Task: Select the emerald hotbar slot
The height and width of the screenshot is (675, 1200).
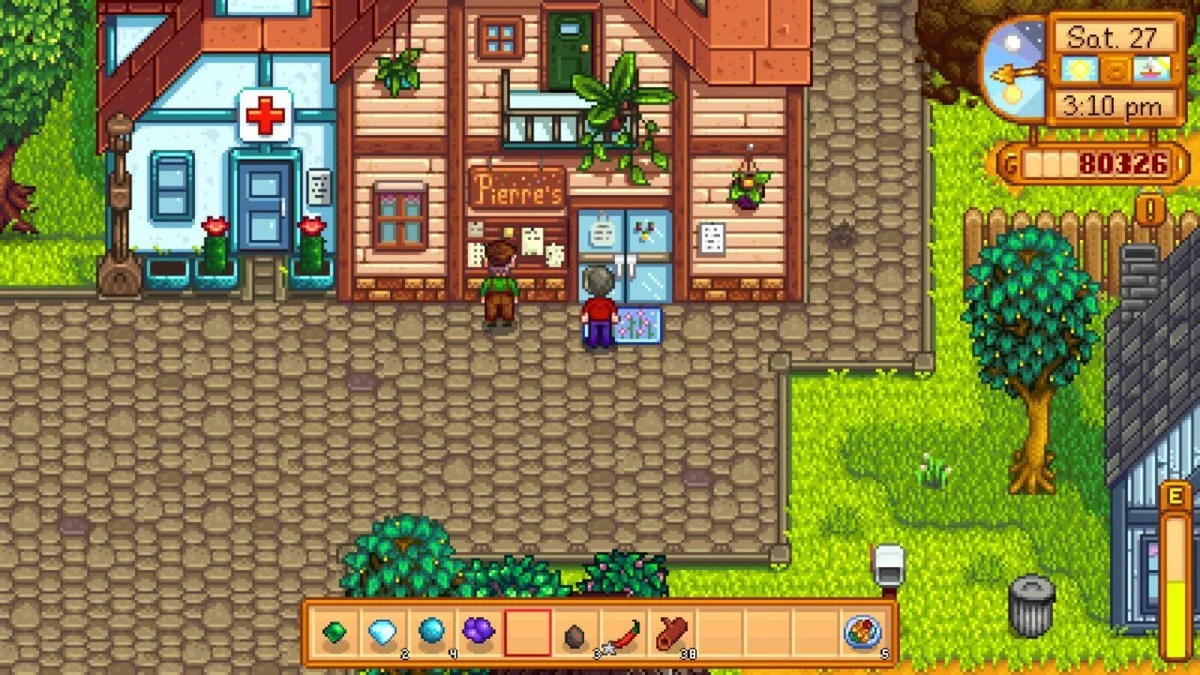Action: coord(334,633)
